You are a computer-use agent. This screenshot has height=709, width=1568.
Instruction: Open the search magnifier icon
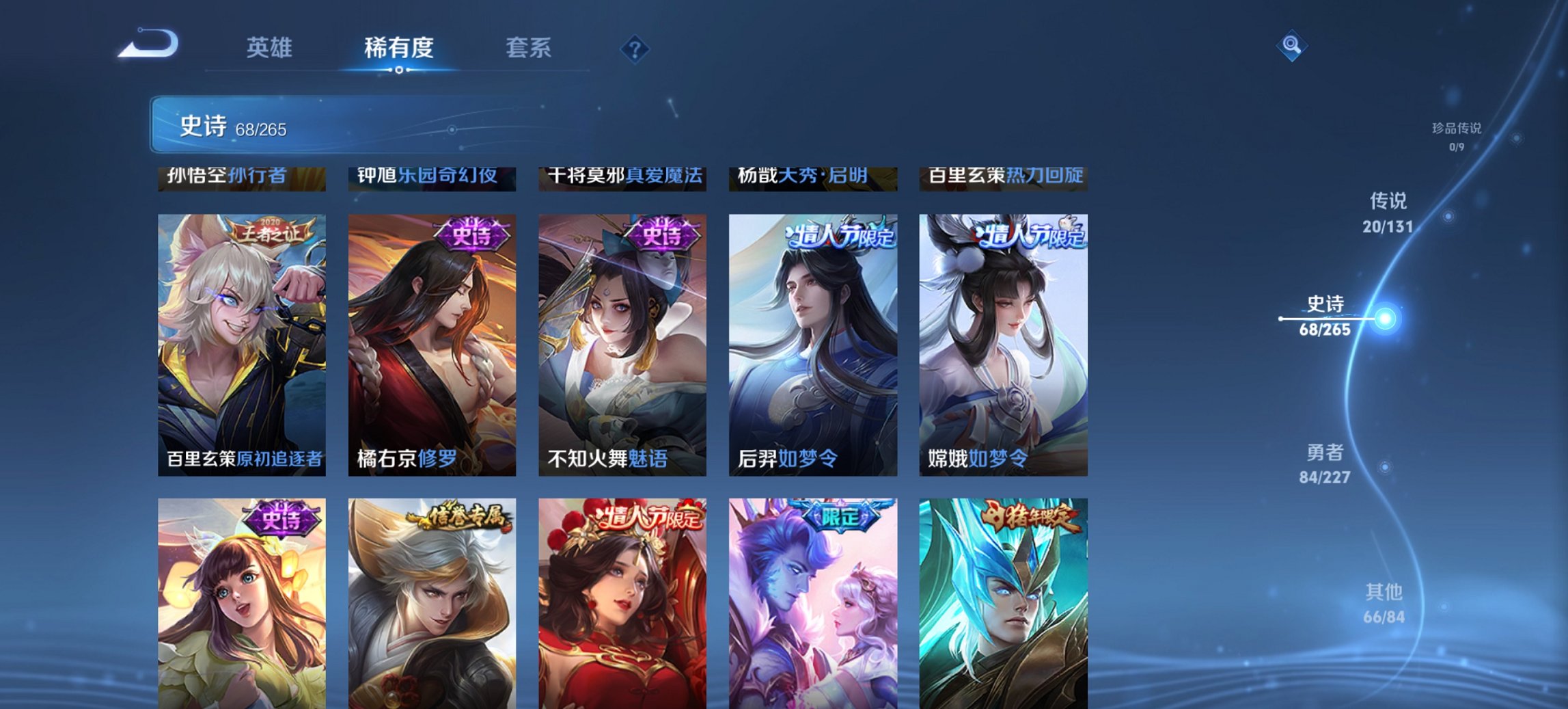coord(1291,48)
